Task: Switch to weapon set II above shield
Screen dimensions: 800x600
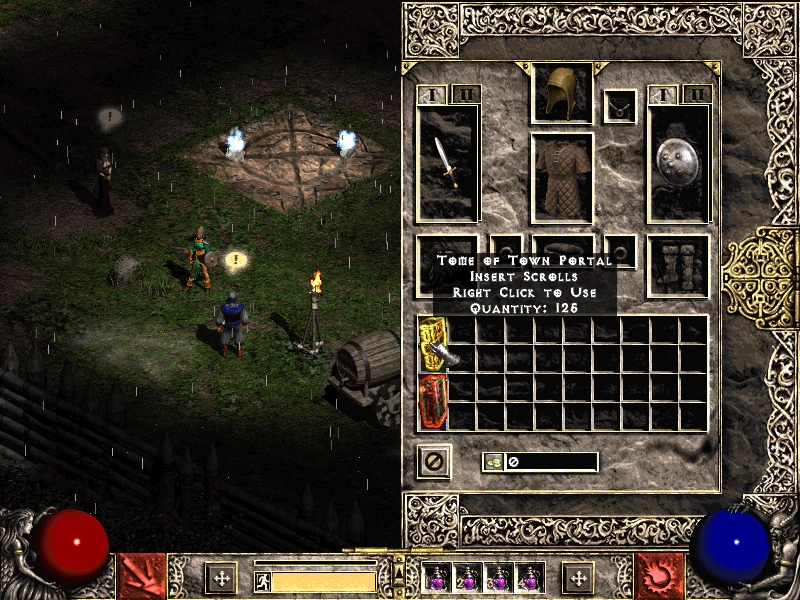Action: click(697, 95)
